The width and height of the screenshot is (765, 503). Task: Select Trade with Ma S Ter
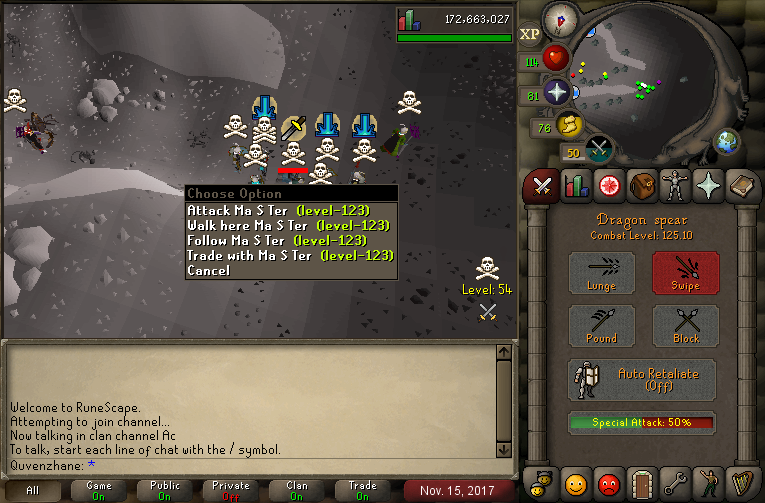click(290, 255)
